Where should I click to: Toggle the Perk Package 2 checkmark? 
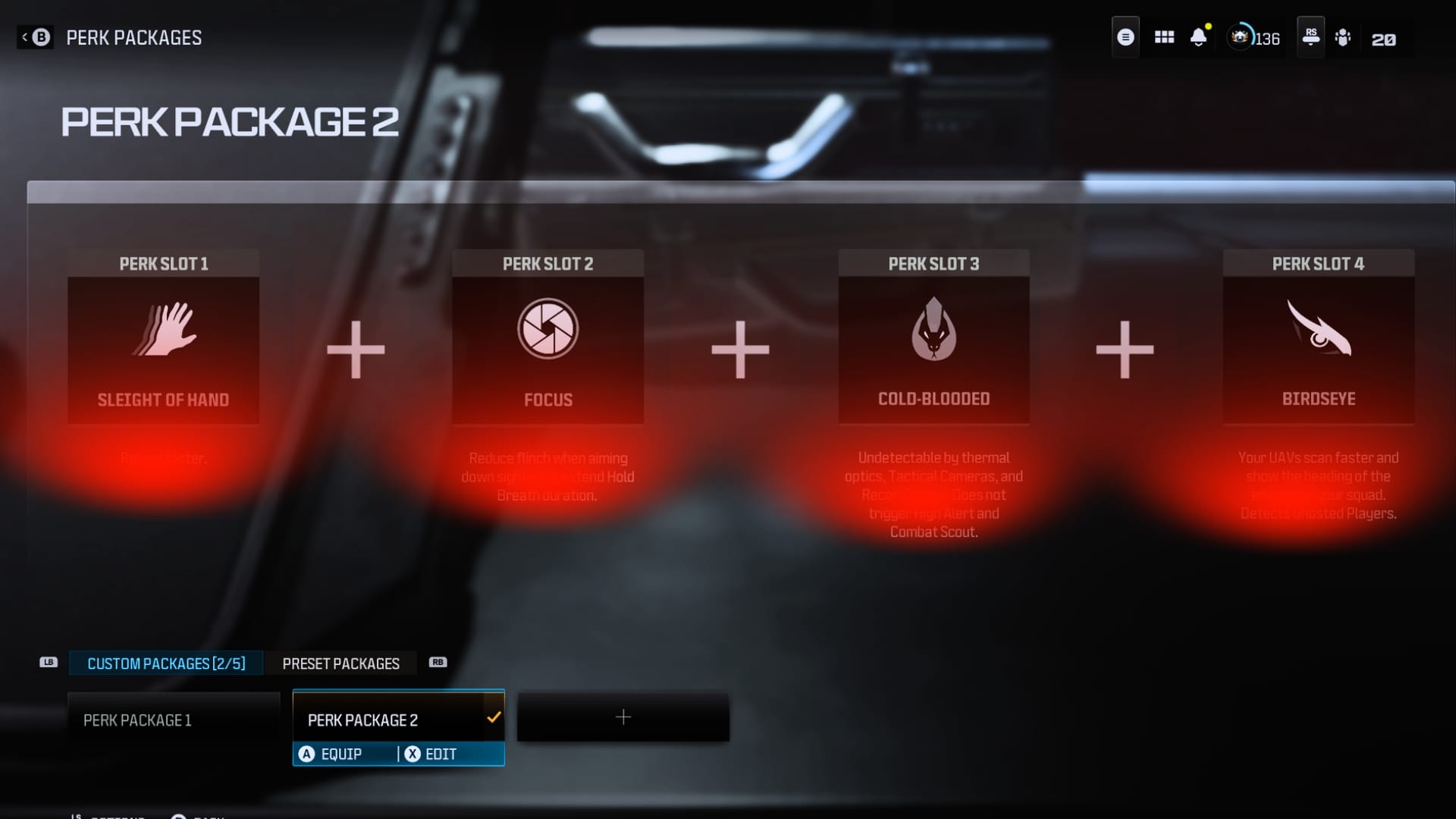[x=494, y=716]
